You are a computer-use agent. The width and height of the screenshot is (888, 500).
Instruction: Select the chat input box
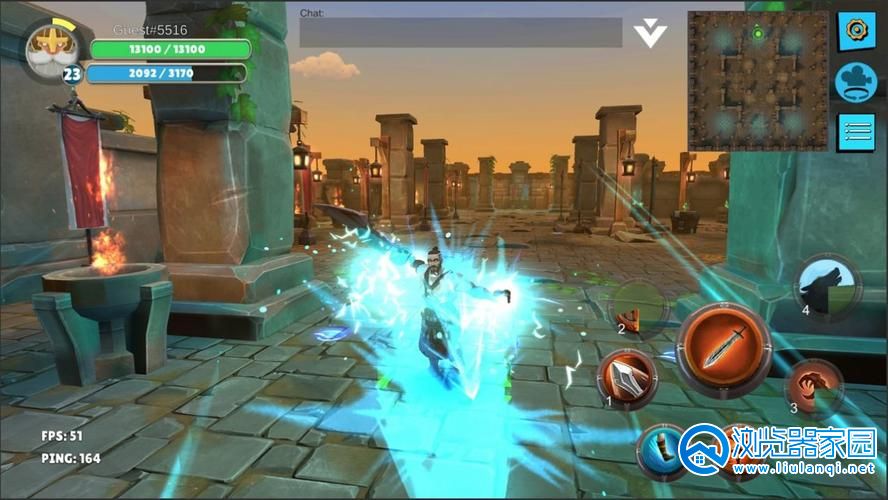click(460, 33)
